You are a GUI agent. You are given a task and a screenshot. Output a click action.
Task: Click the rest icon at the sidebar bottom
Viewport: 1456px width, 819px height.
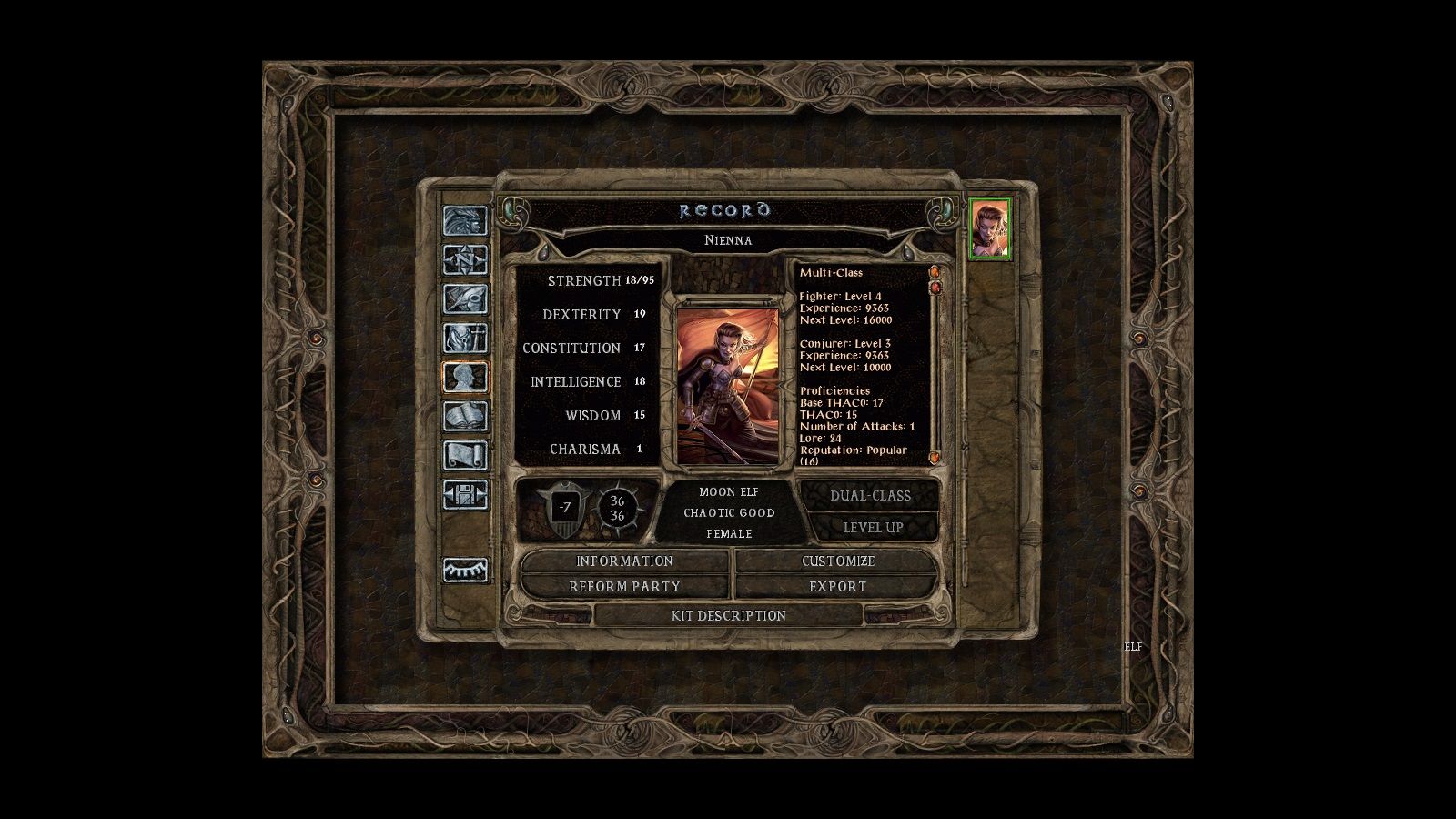click(x=465, y=569)
